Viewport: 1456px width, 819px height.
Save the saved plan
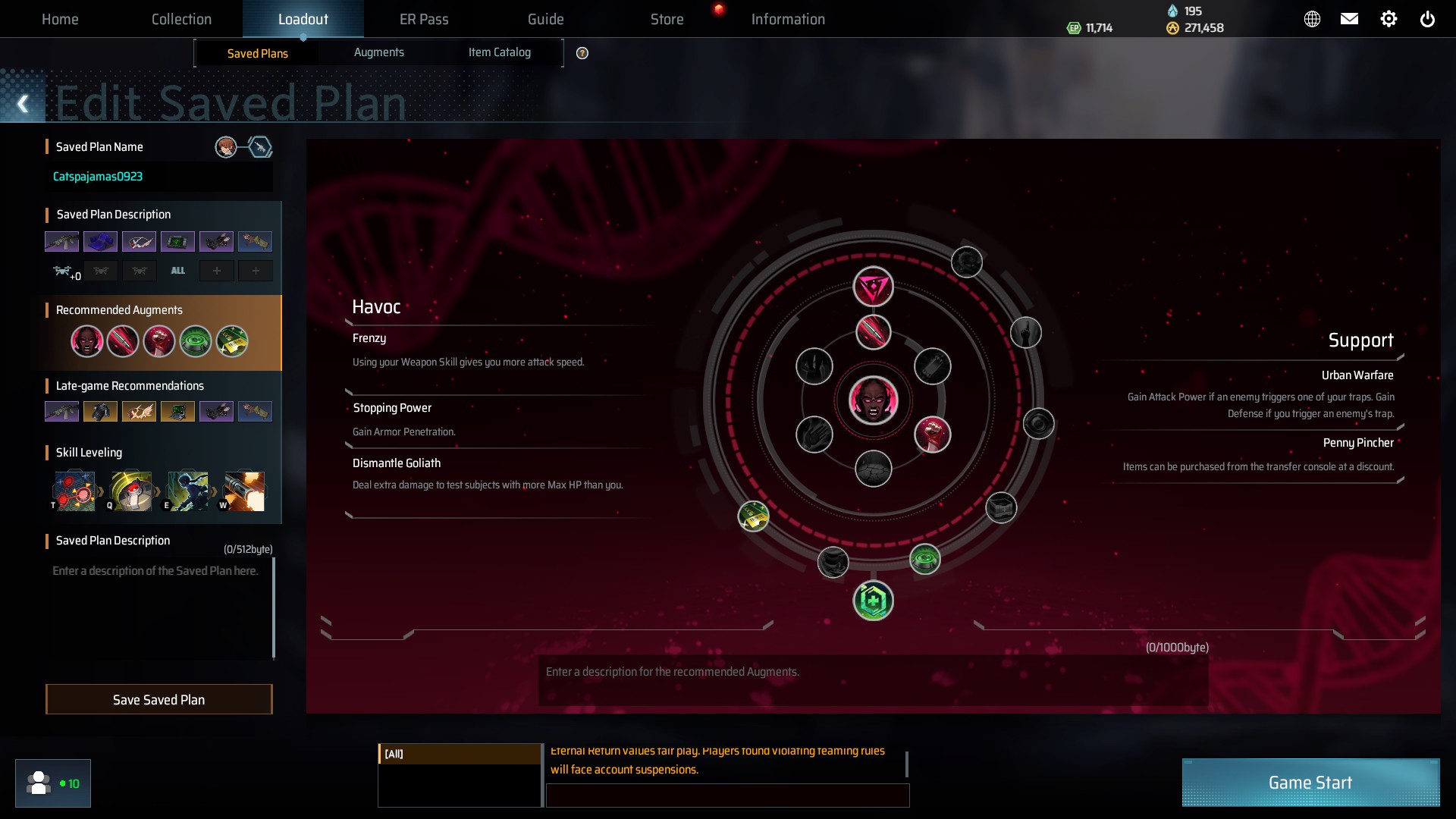coord(158,699)
